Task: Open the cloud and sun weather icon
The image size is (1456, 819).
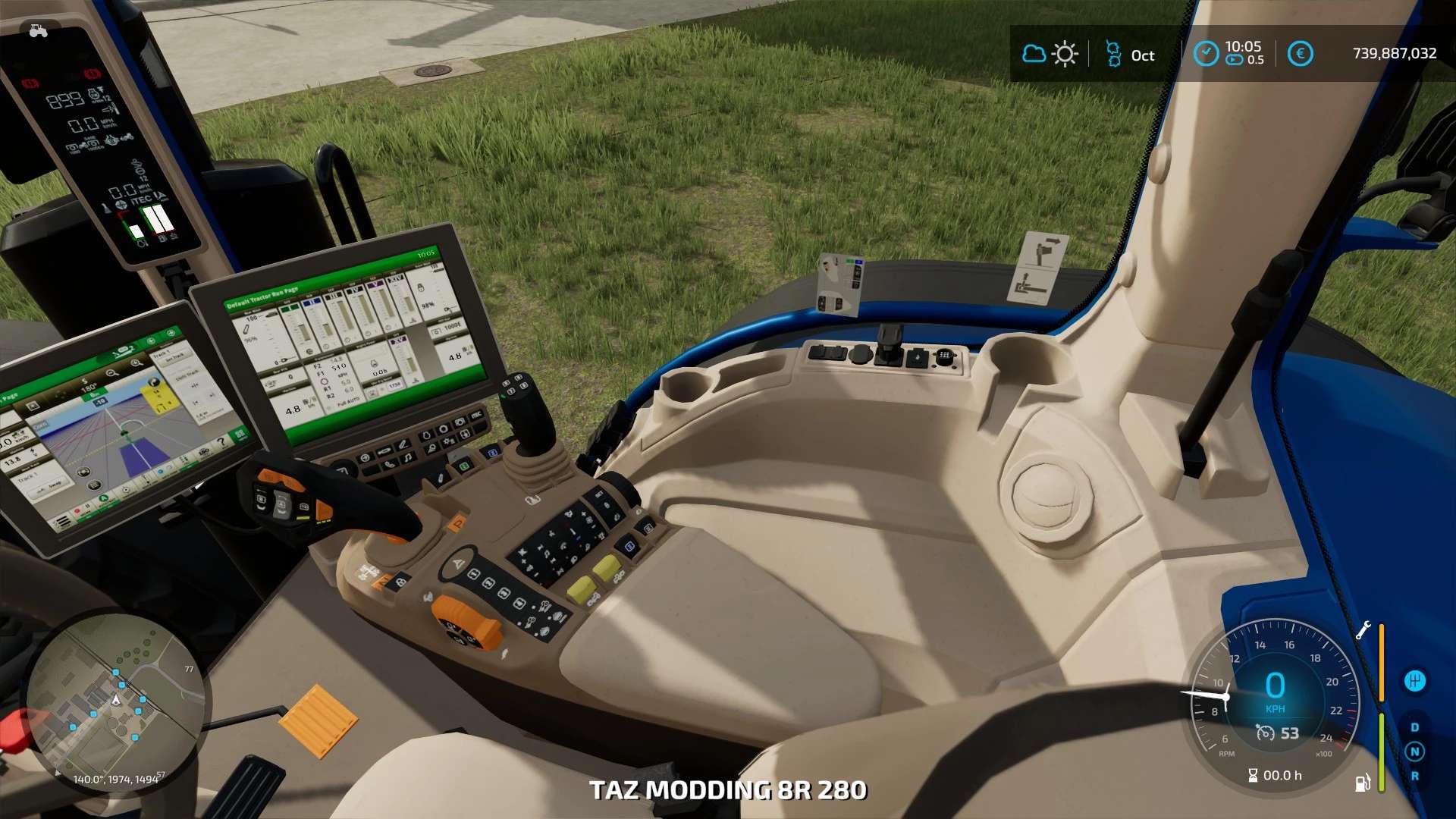Action: (1050, 55)
